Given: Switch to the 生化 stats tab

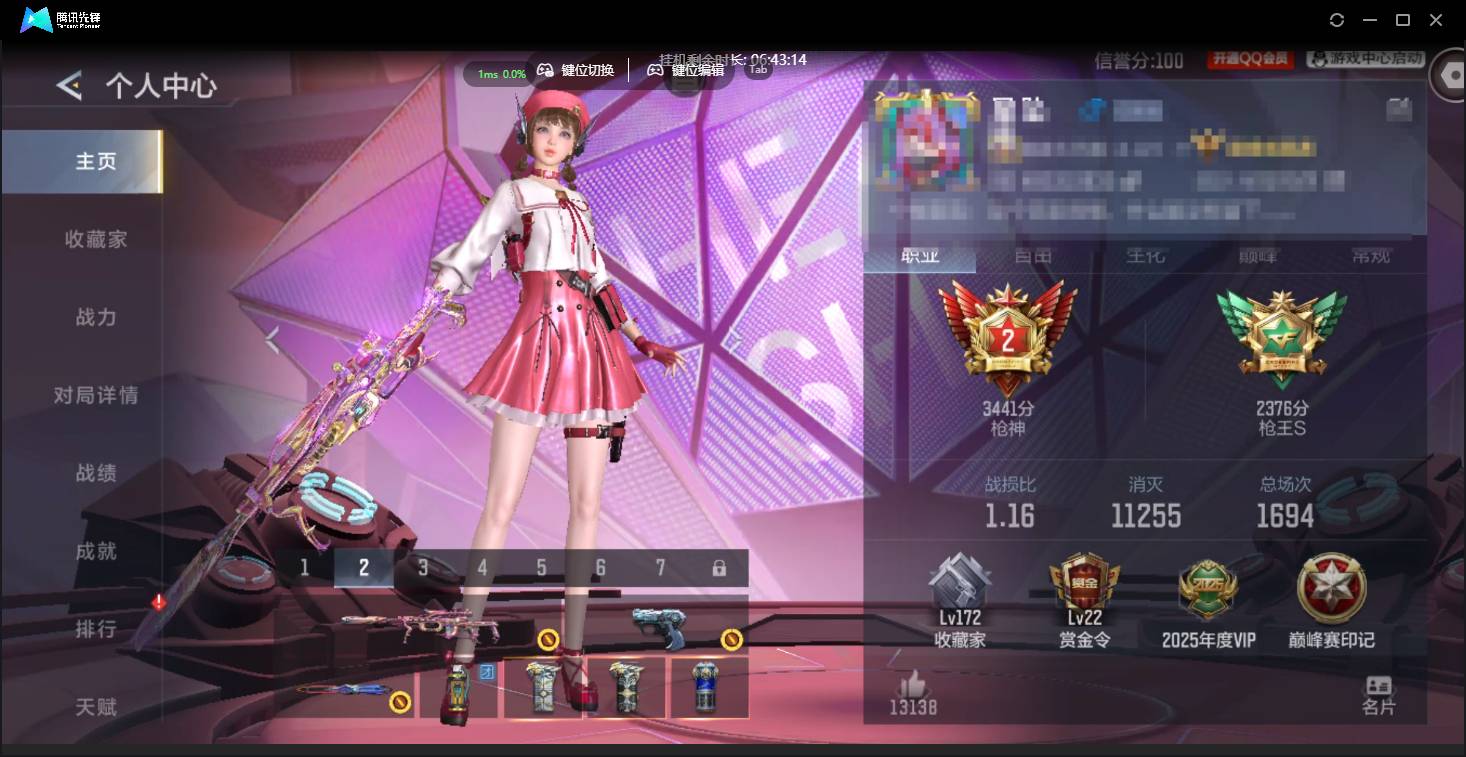Looking at the screenshot, I should (1144, 257).
